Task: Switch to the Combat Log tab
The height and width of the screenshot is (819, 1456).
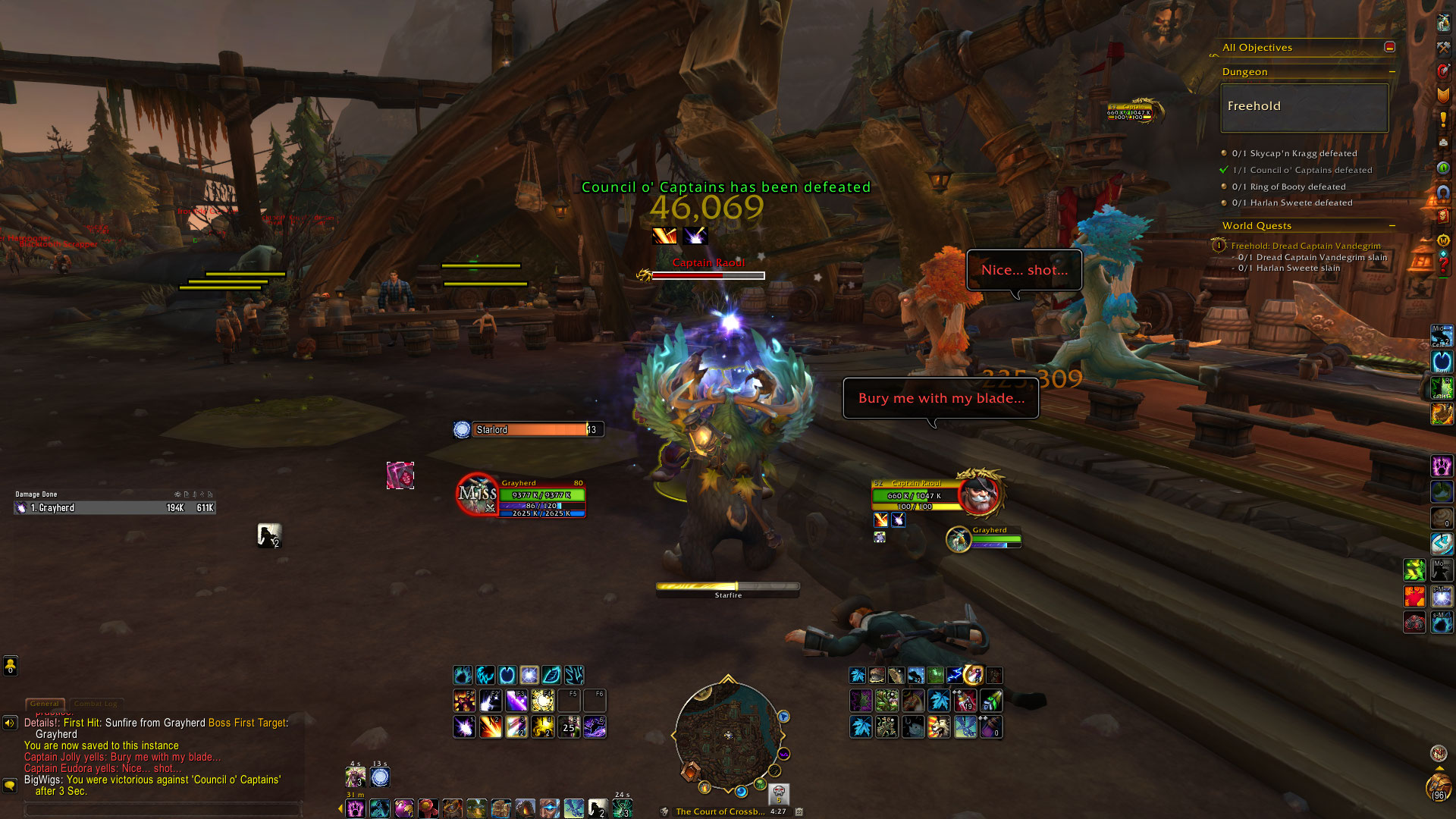Action: (x=96, y=704)
